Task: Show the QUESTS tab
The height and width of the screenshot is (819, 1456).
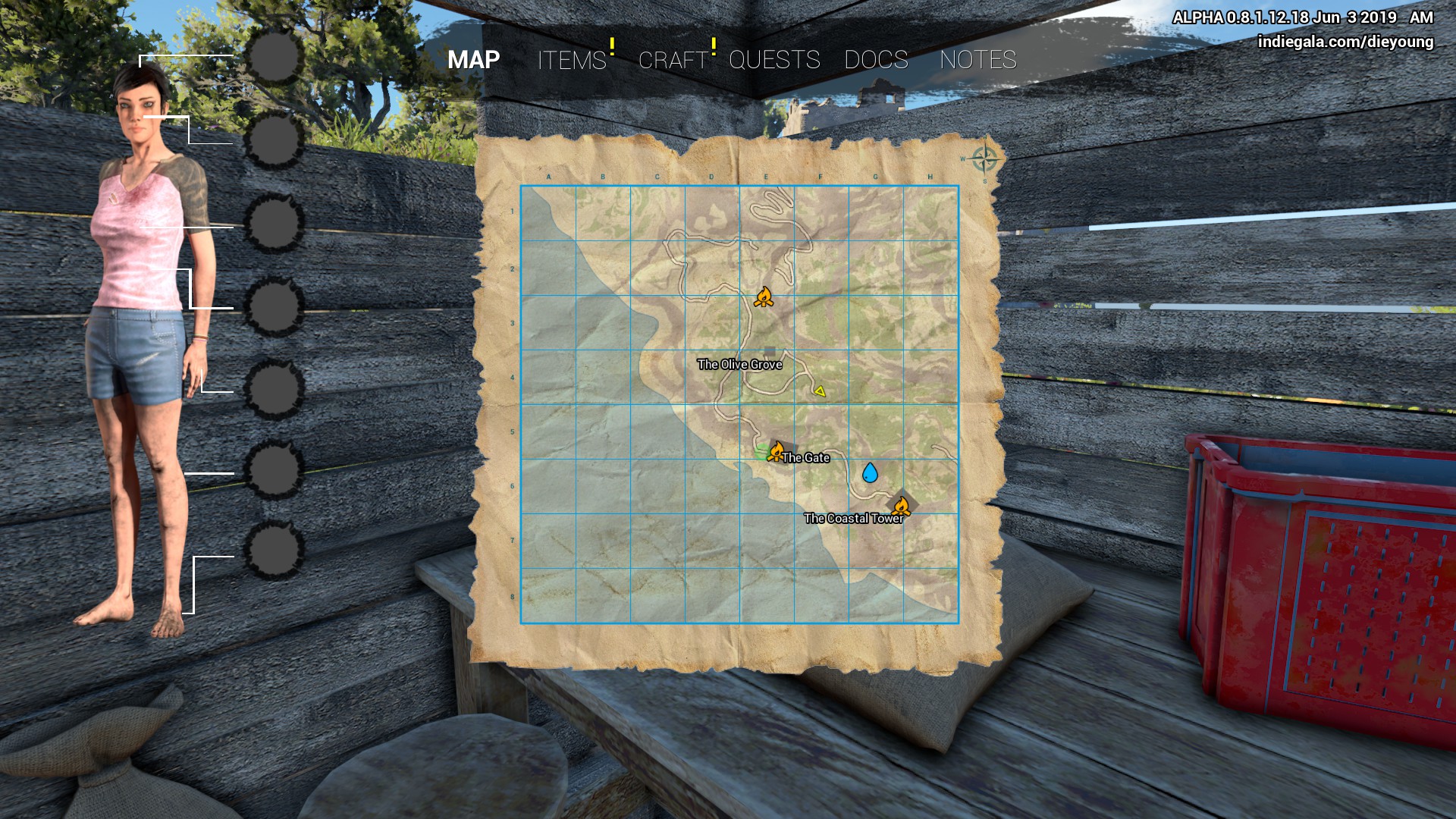Action: (x=774, y=60)
